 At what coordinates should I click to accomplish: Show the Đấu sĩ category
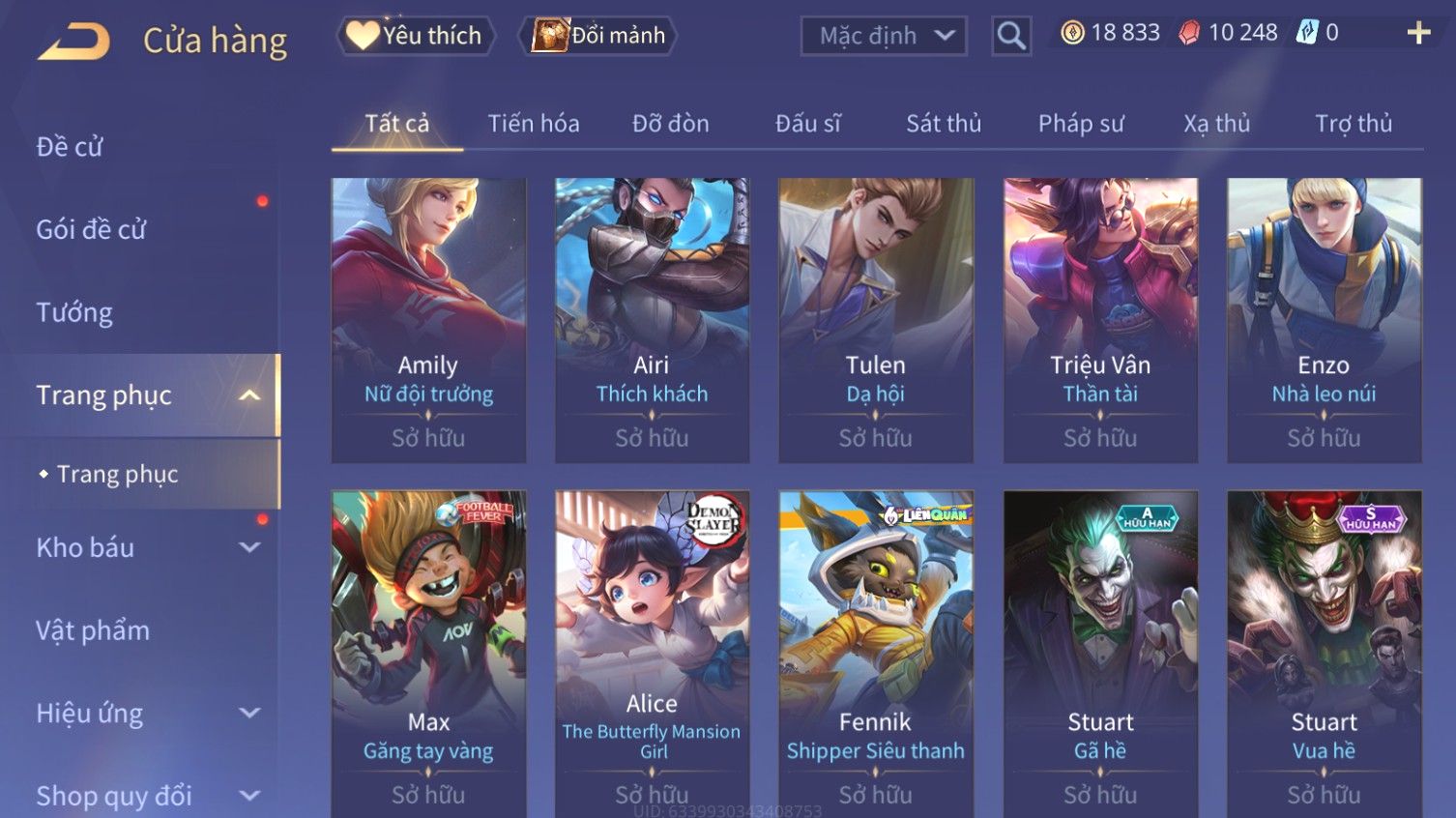point(807,124)
